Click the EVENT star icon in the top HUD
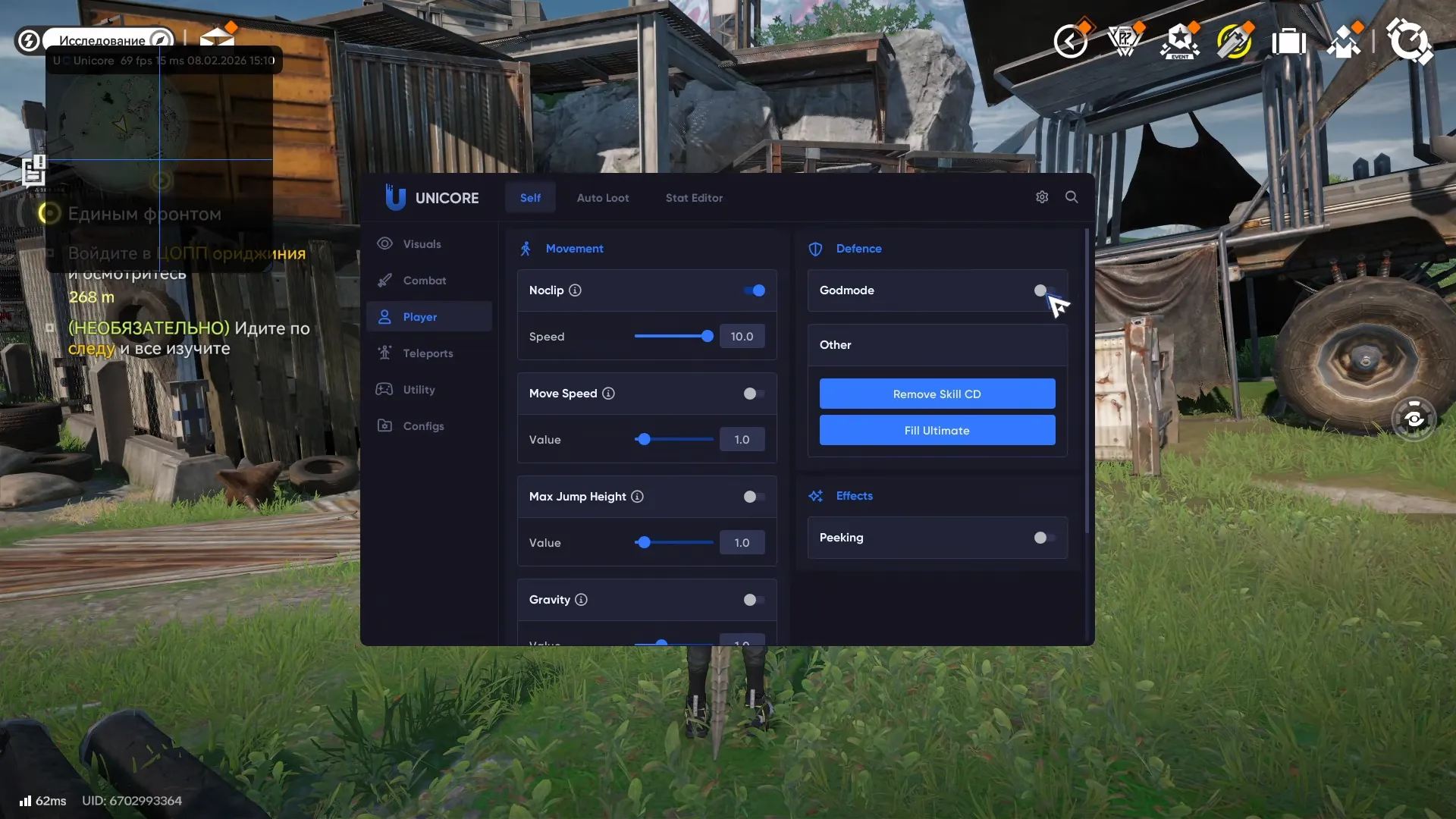Image resolution: width=1456 pixels, height=819 pixels. point(1180,41)
